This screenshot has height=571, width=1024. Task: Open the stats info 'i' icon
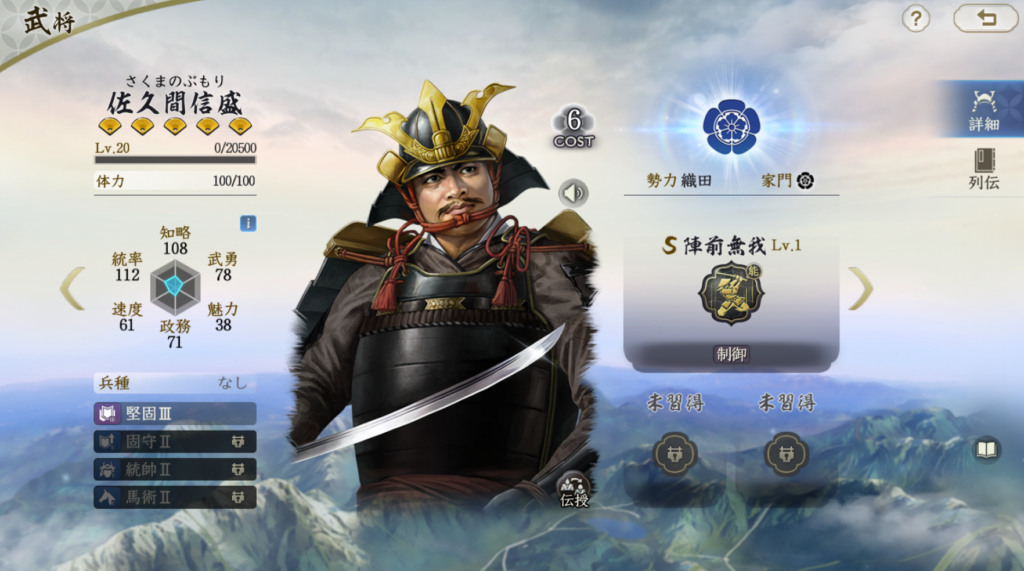248,223
